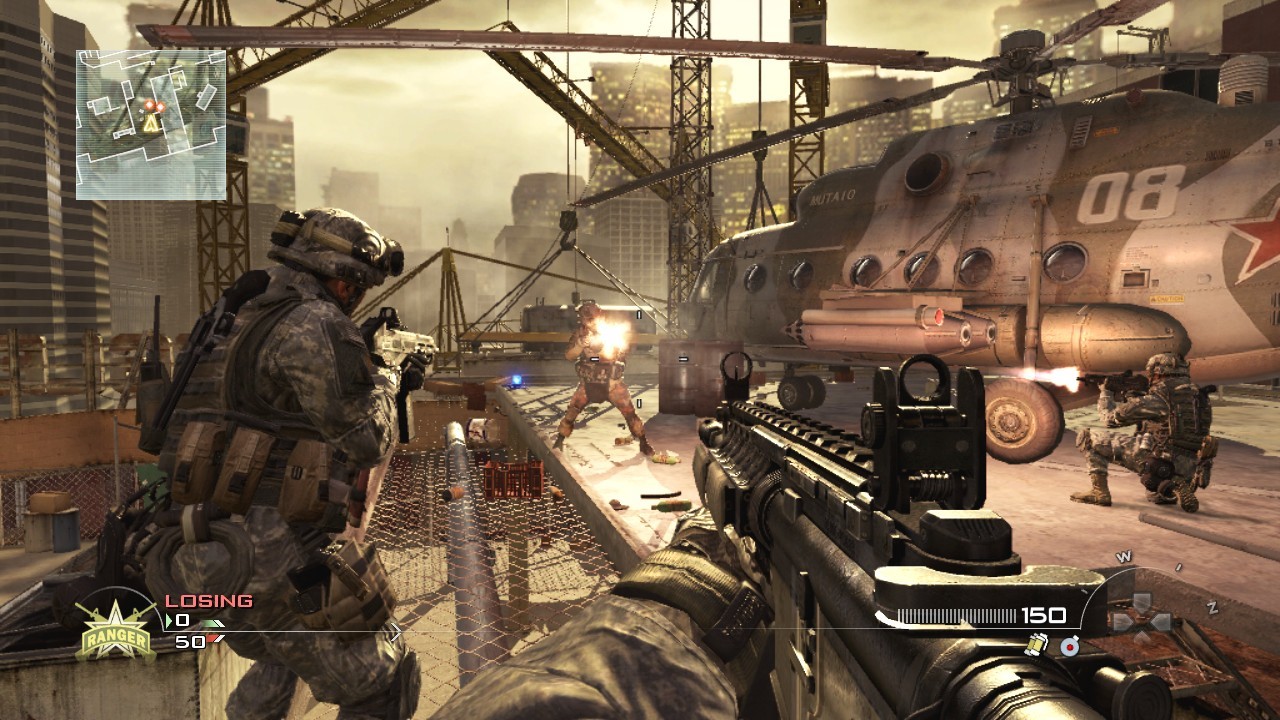Click your team score showing 0
The height and width of the screenshot is (720, 1280).
184,621
